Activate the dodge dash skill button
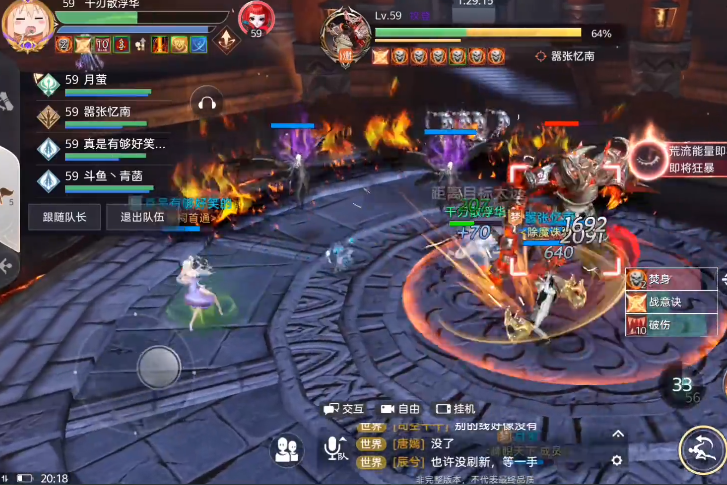The height and width of the screenshot is (485, 727). (x=702, y=450)
